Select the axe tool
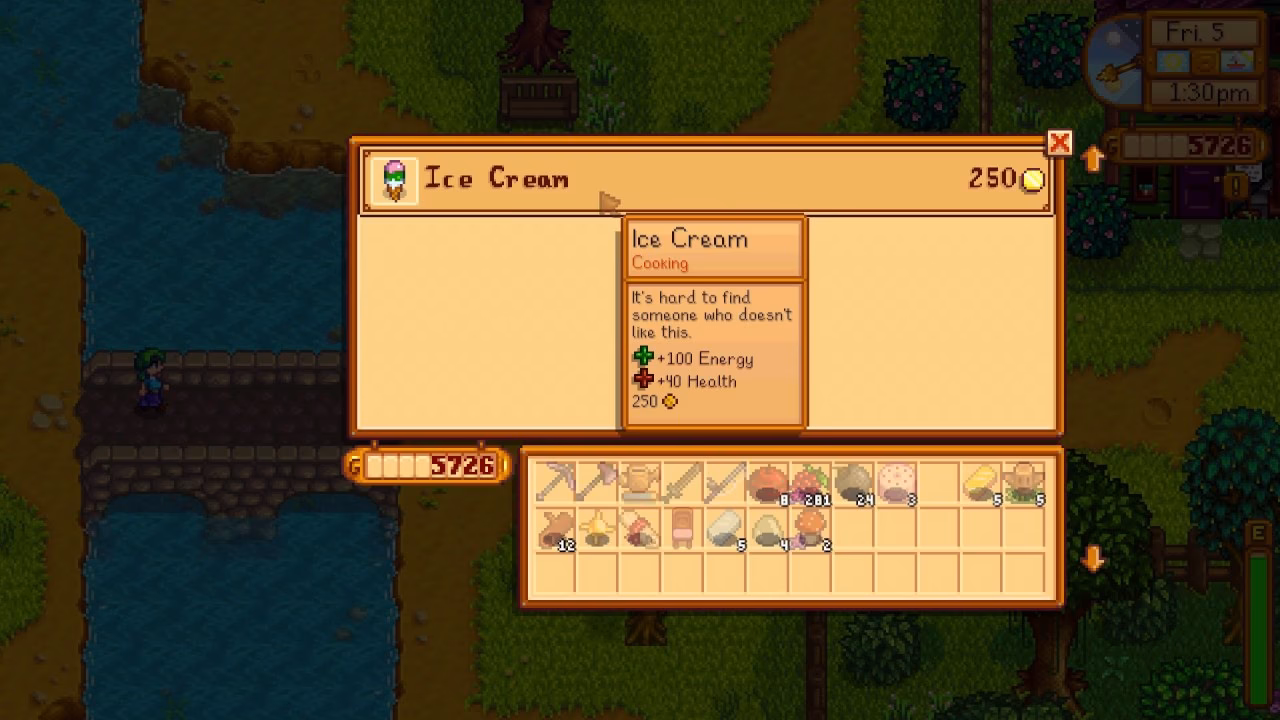The image size is (1280, 720). coord(597,483)
